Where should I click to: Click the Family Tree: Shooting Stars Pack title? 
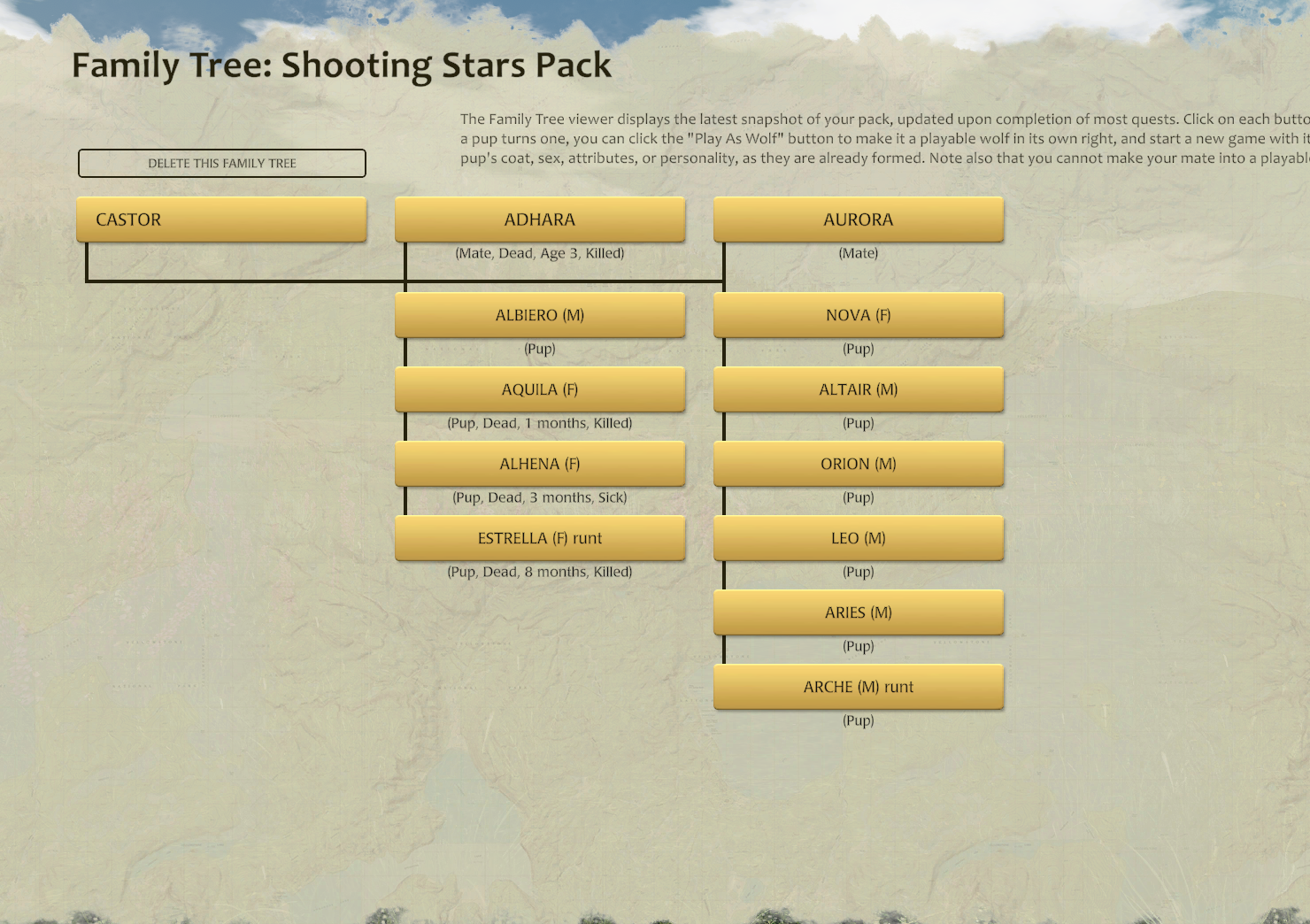coord(342,65)
